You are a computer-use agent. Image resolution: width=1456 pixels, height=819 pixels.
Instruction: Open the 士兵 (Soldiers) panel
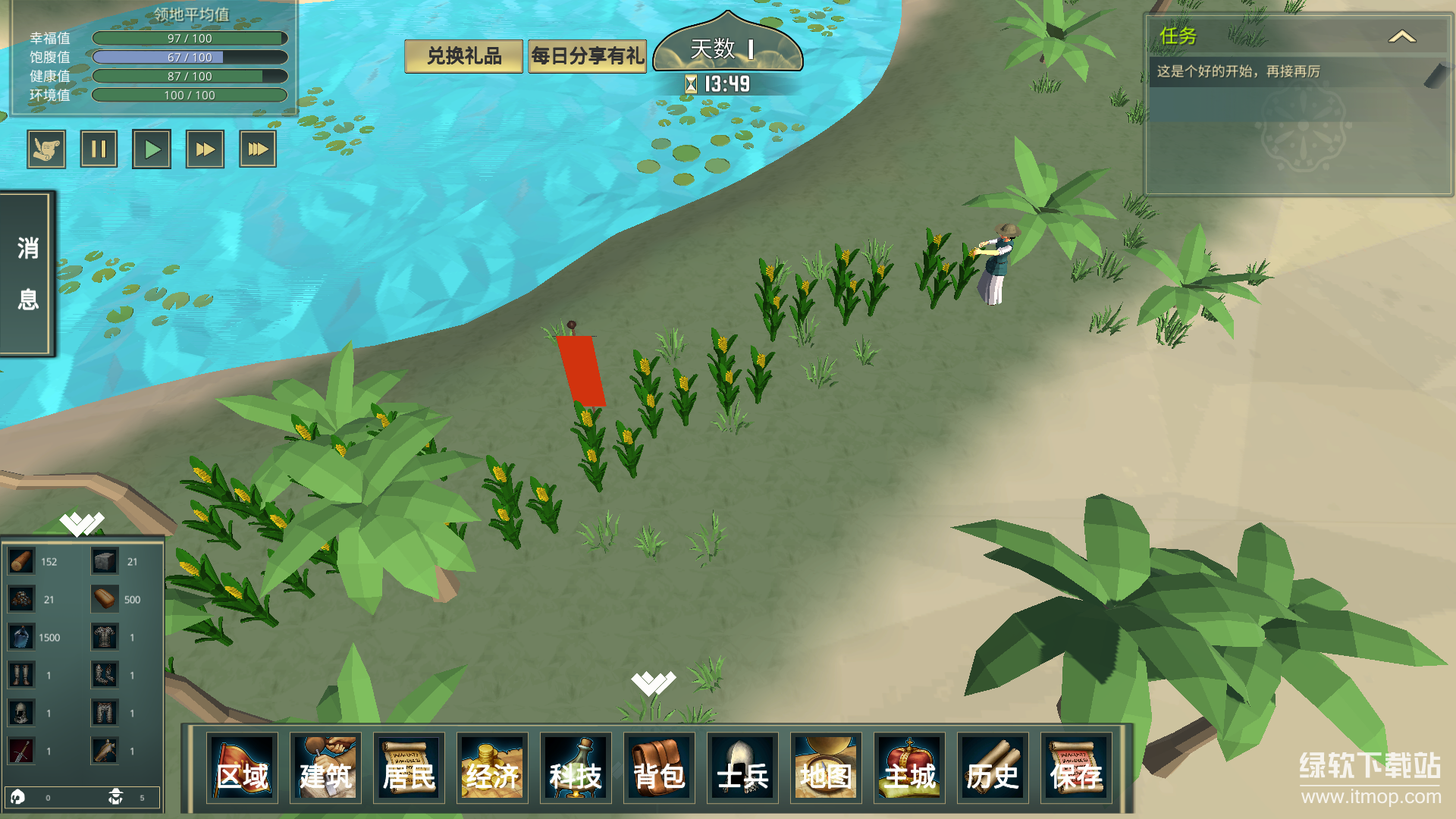[x=742, y=767]
